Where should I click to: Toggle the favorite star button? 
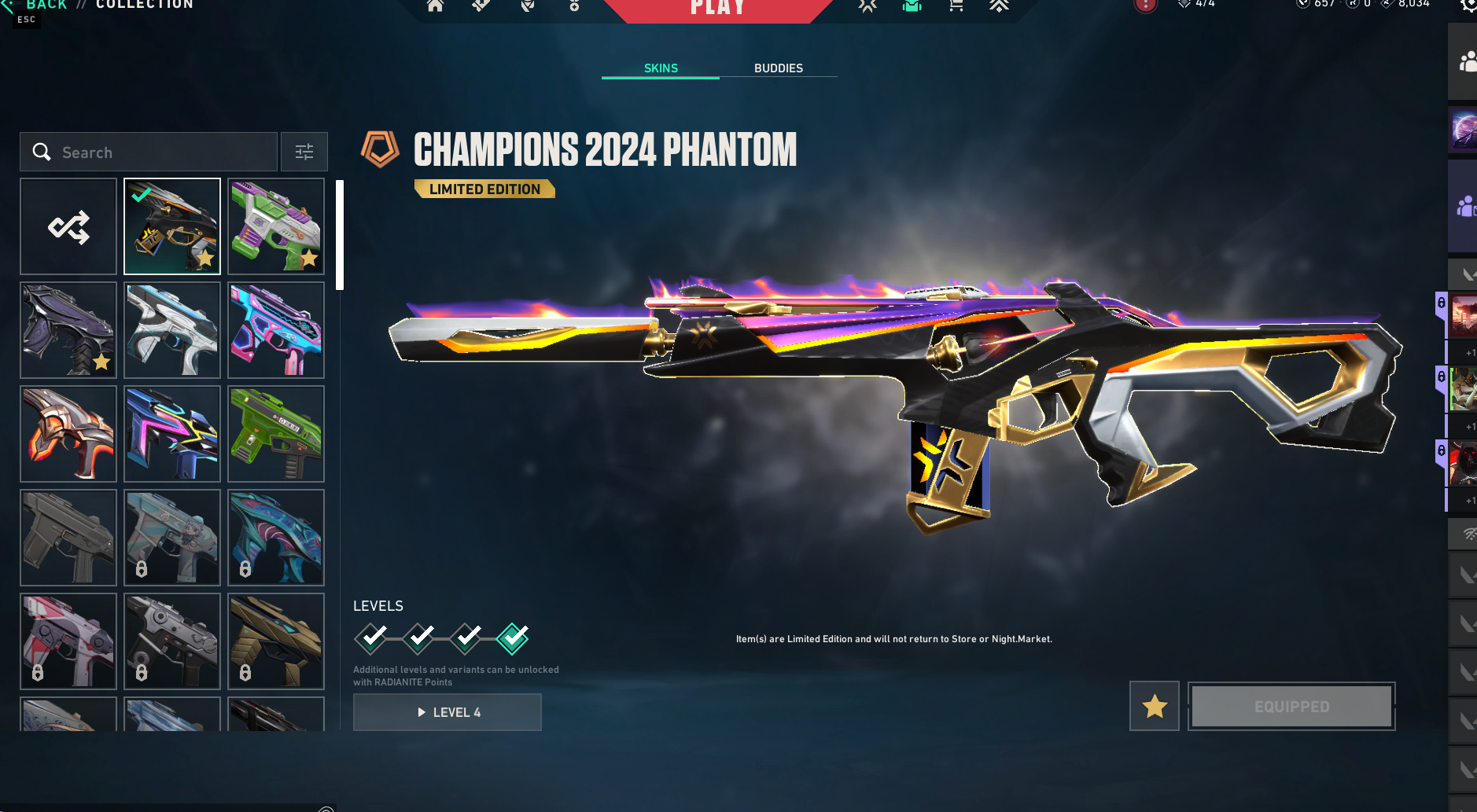[x=1154, y=706]
